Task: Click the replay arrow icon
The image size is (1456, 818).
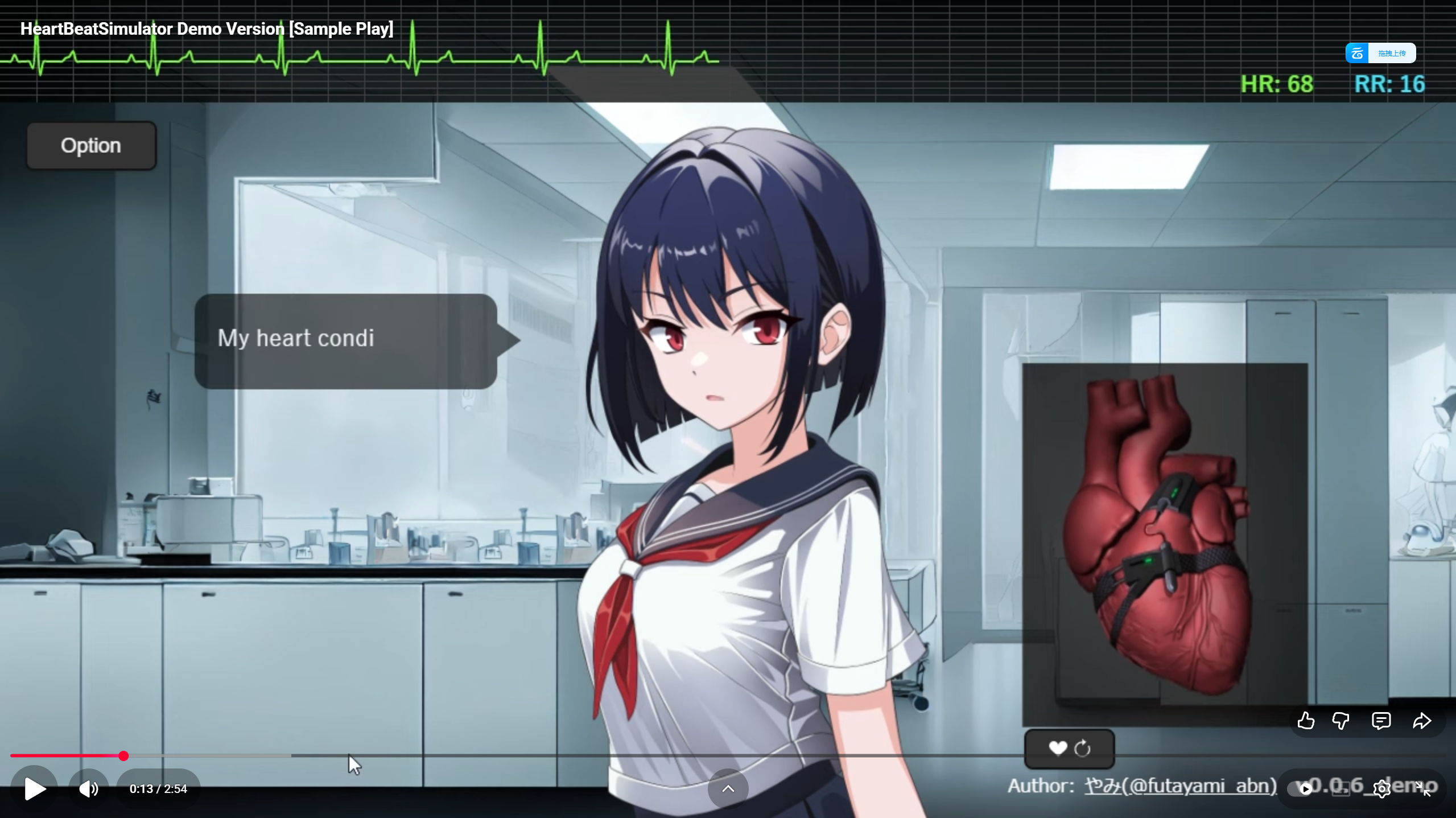Action: (x=1082, y=749)
